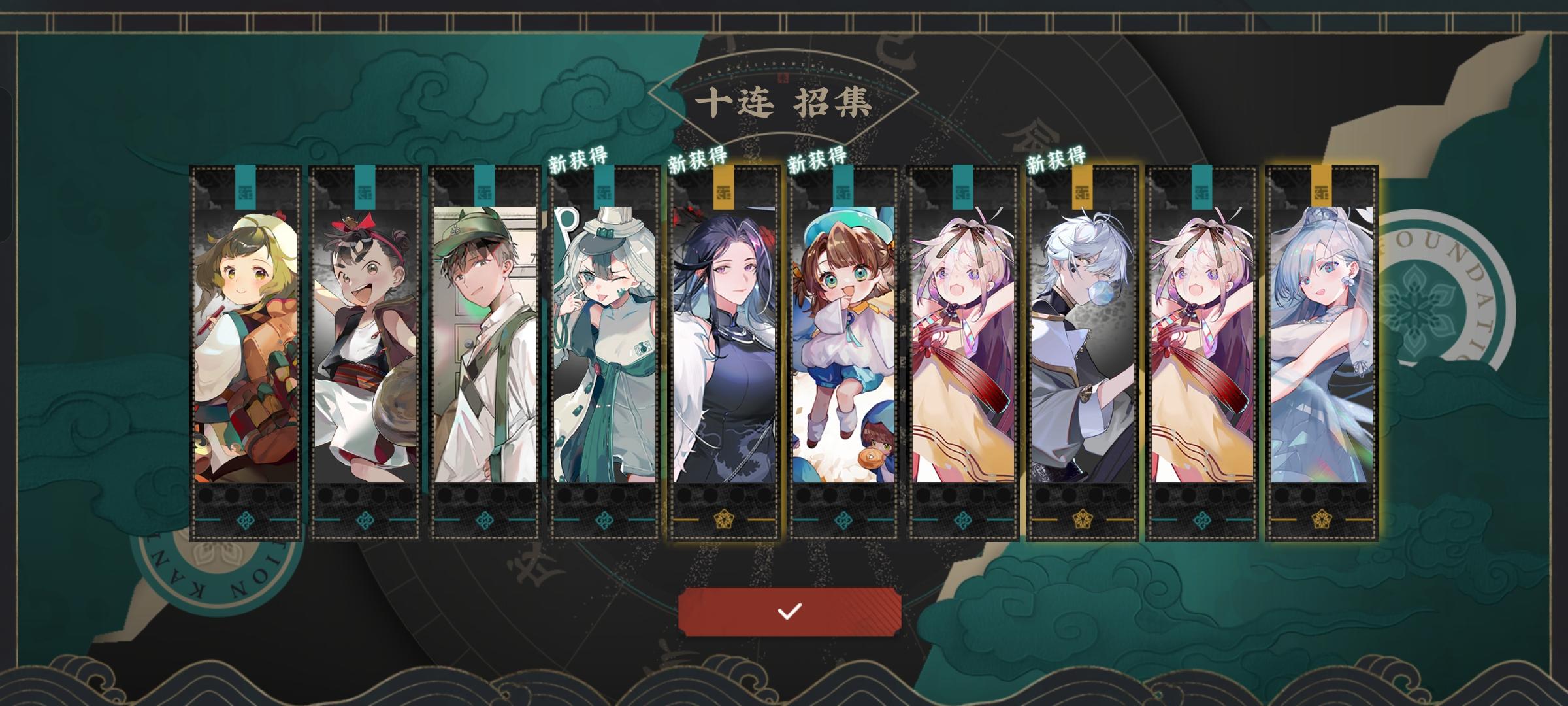Click the teal ribbon bookmark atop the green-cap boy's card
The width and height of the screenshot is (1568, 706).
pos(483,186)
